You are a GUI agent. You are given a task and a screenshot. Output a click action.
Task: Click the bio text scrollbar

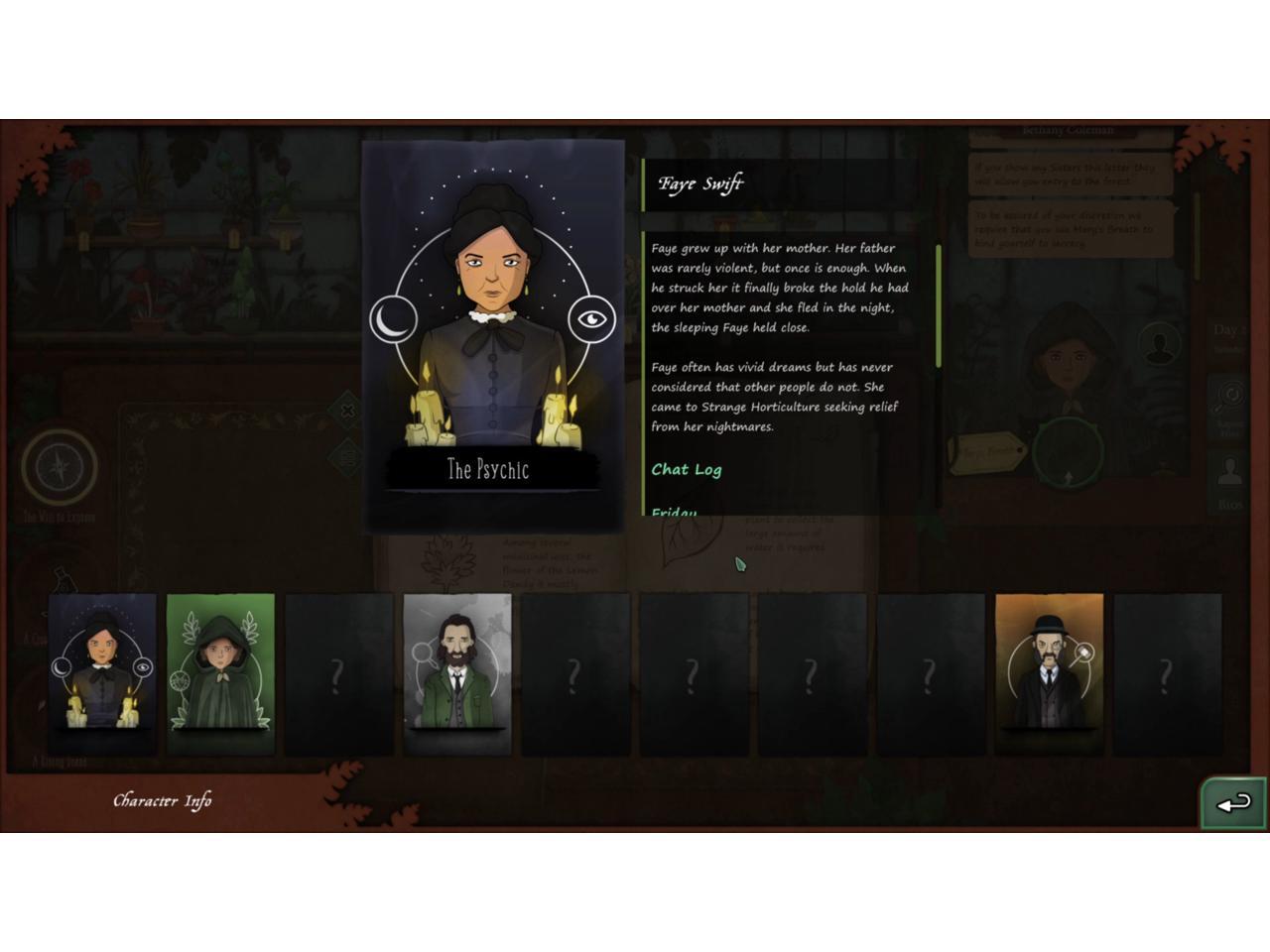click(939, 307)
